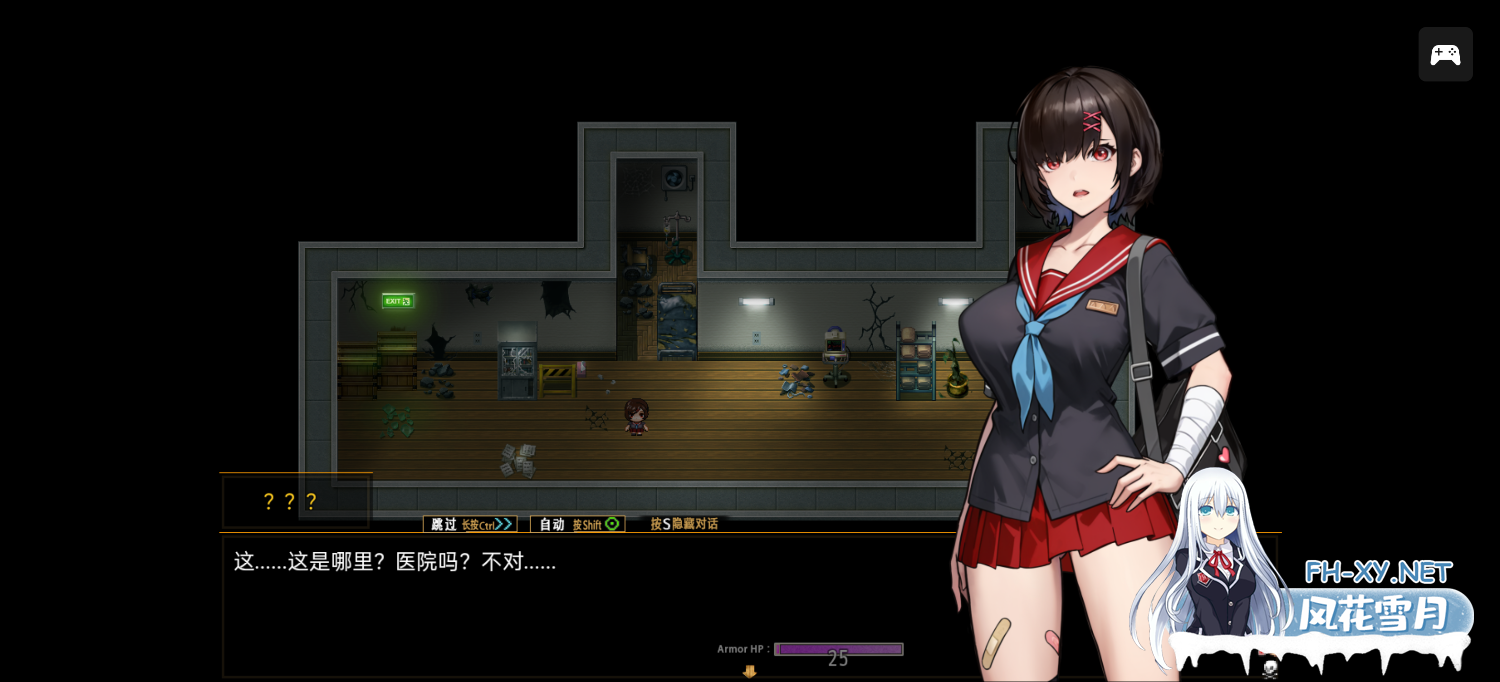Toggle the 自动 auto-advance button
The image size is (1500, 682).
coord(577,524)
